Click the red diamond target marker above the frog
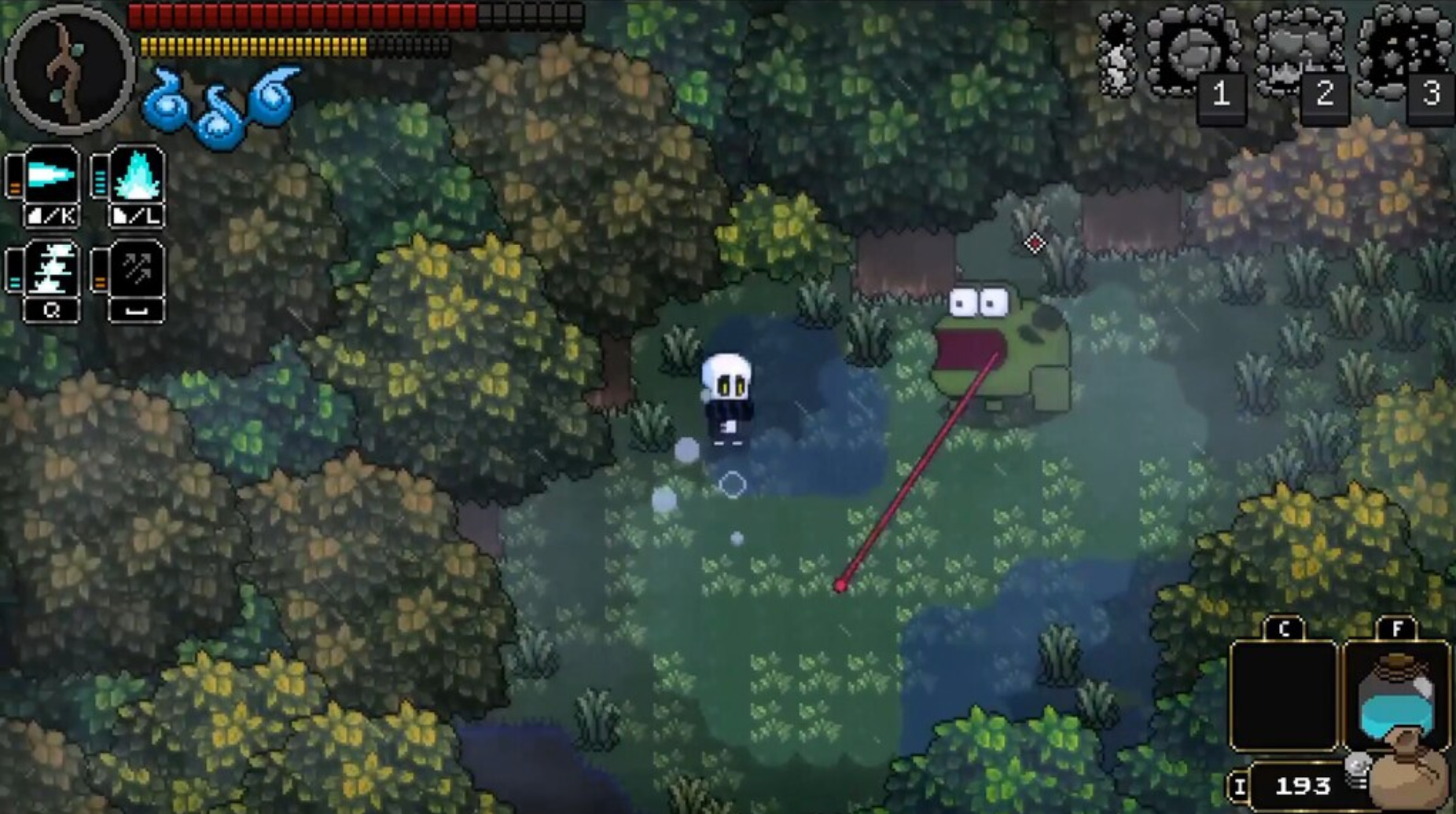 (1035, 244)
